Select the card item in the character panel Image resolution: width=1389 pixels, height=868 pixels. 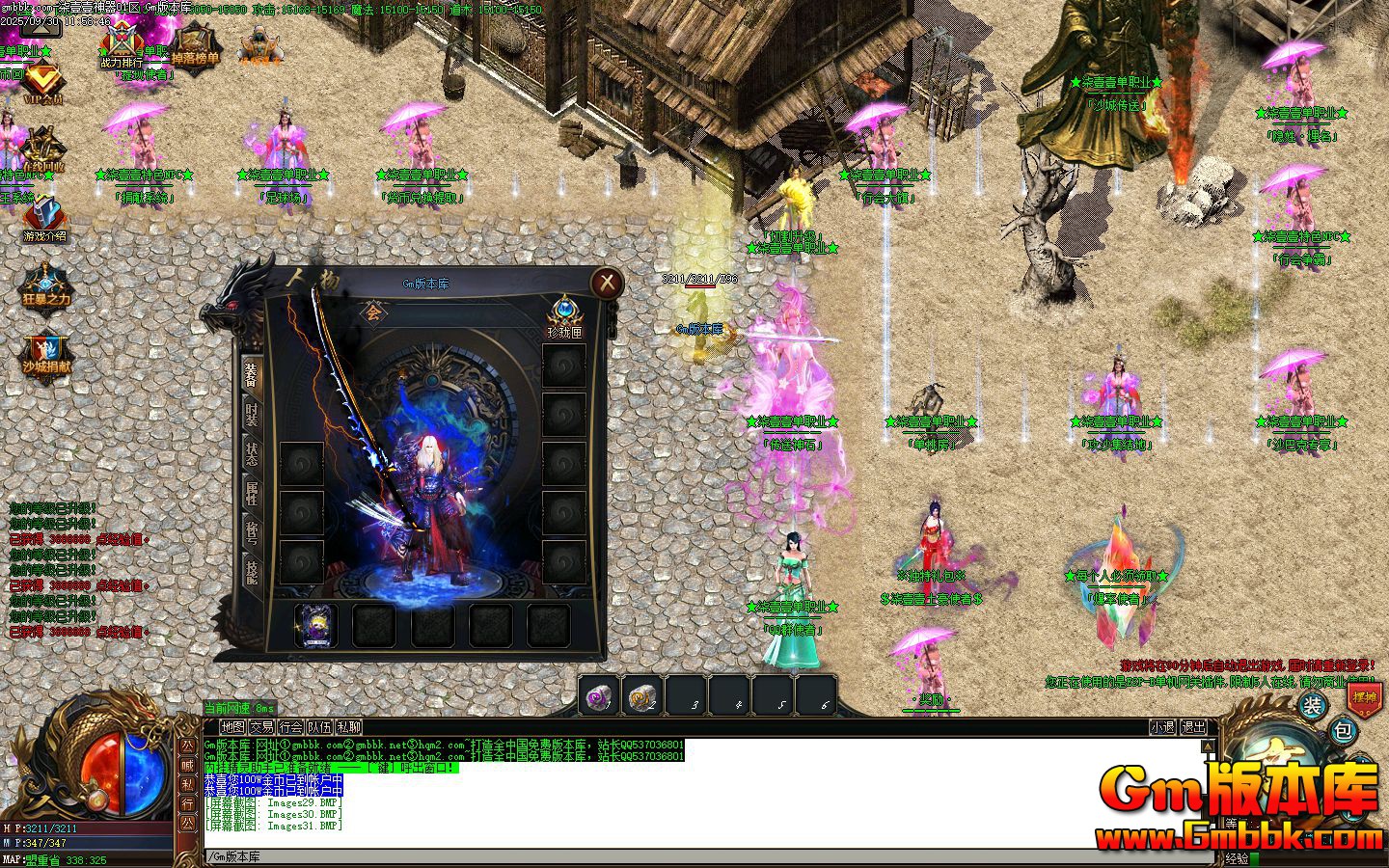coord(315,625)
